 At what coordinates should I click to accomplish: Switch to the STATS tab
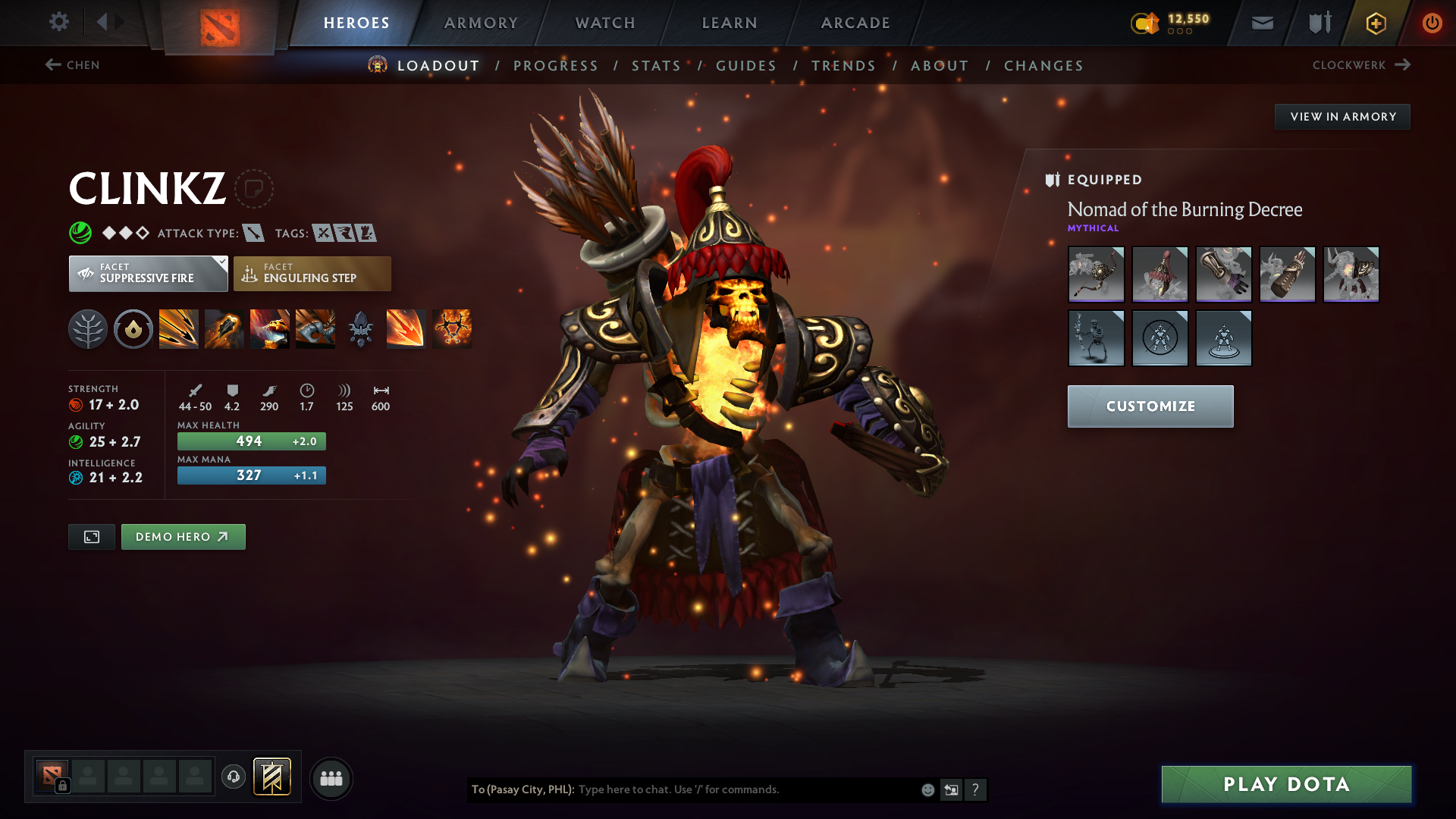point(656,66)
